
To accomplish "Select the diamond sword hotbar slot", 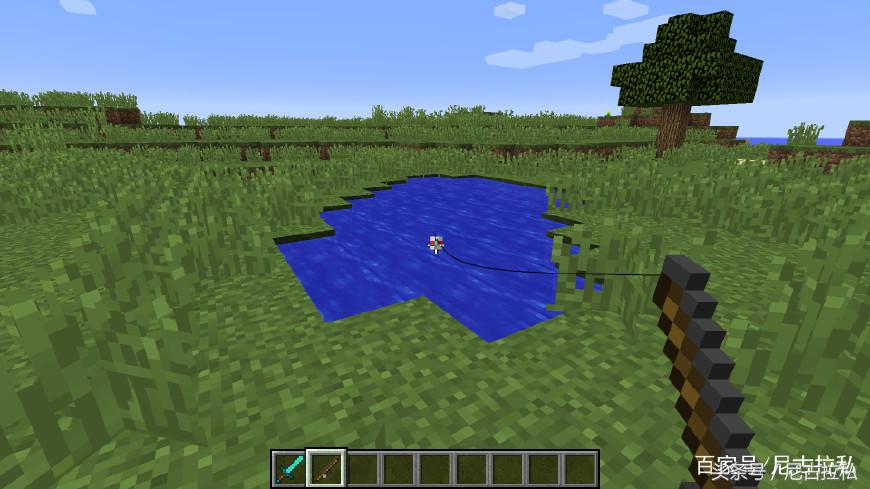I will [290, 468].
